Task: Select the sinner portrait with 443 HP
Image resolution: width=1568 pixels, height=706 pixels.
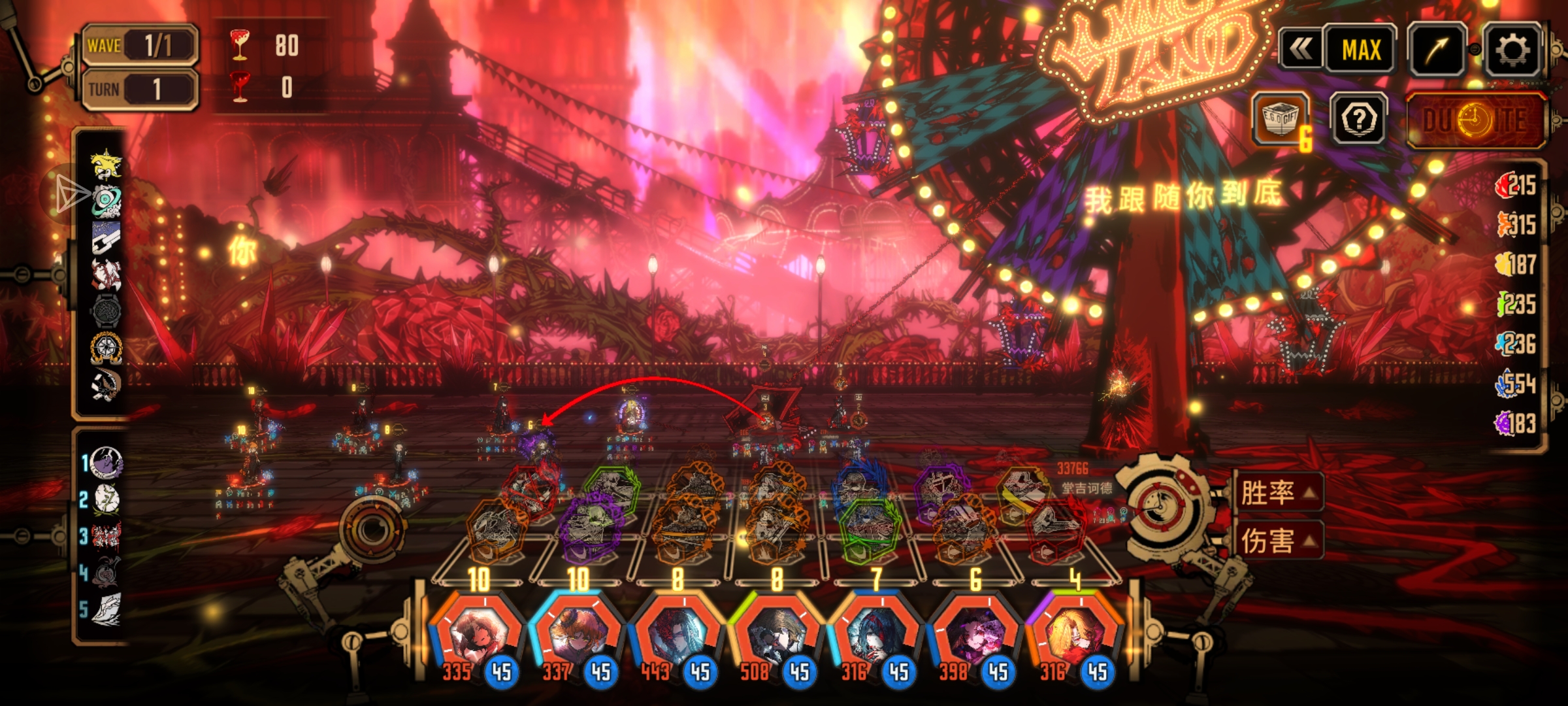Action: click(x=677, y=633)
